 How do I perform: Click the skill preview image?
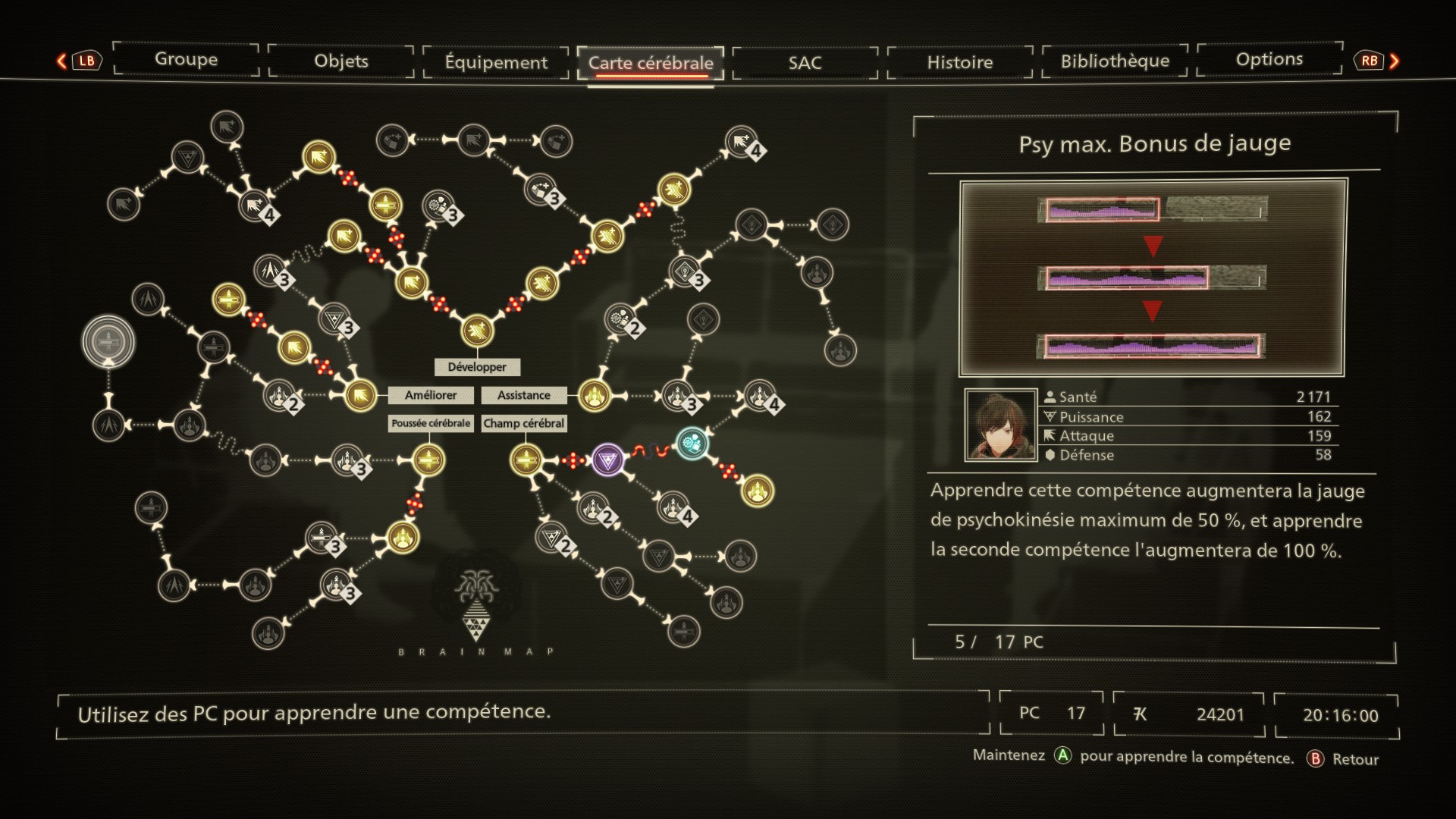point(1152,278)
